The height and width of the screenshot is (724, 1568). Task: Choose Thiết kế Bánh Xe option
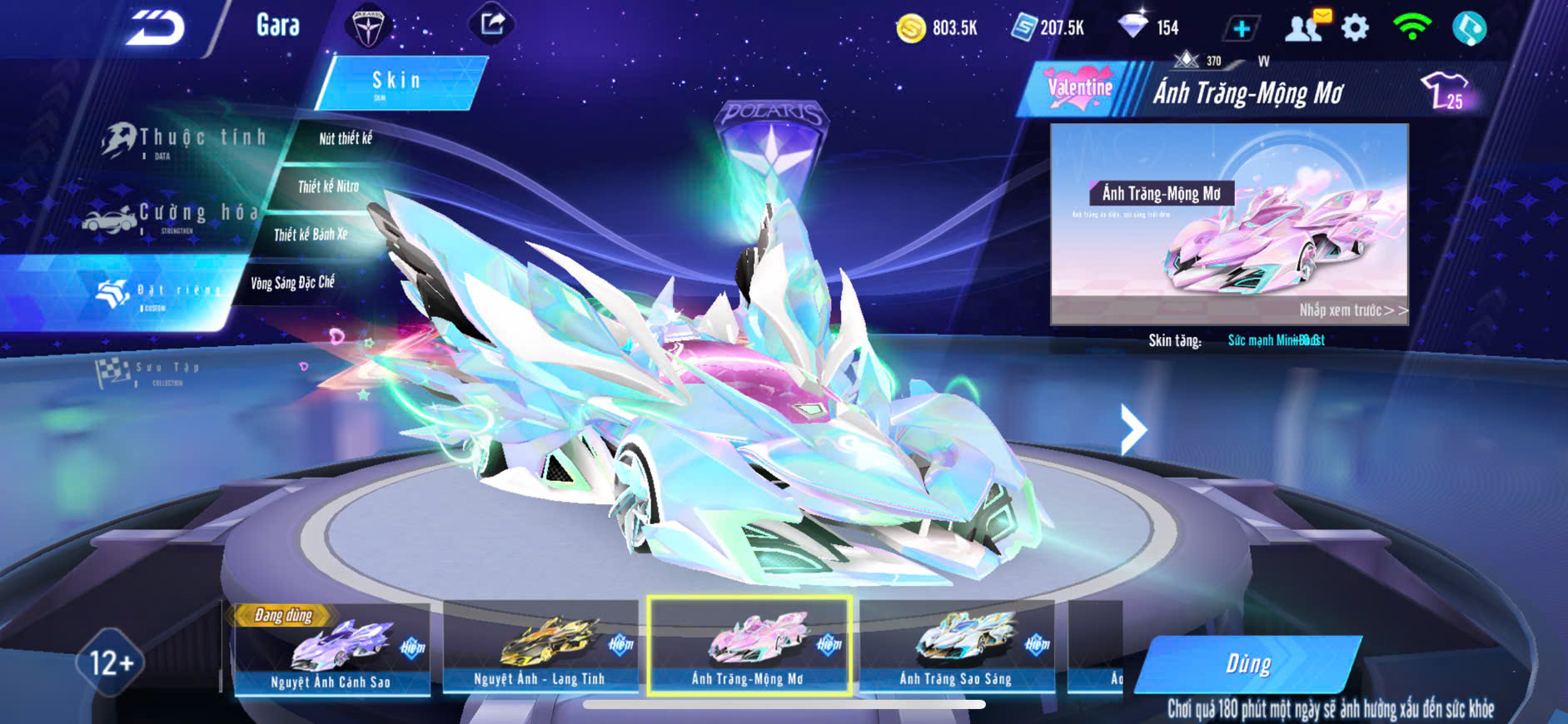point(311,235)
